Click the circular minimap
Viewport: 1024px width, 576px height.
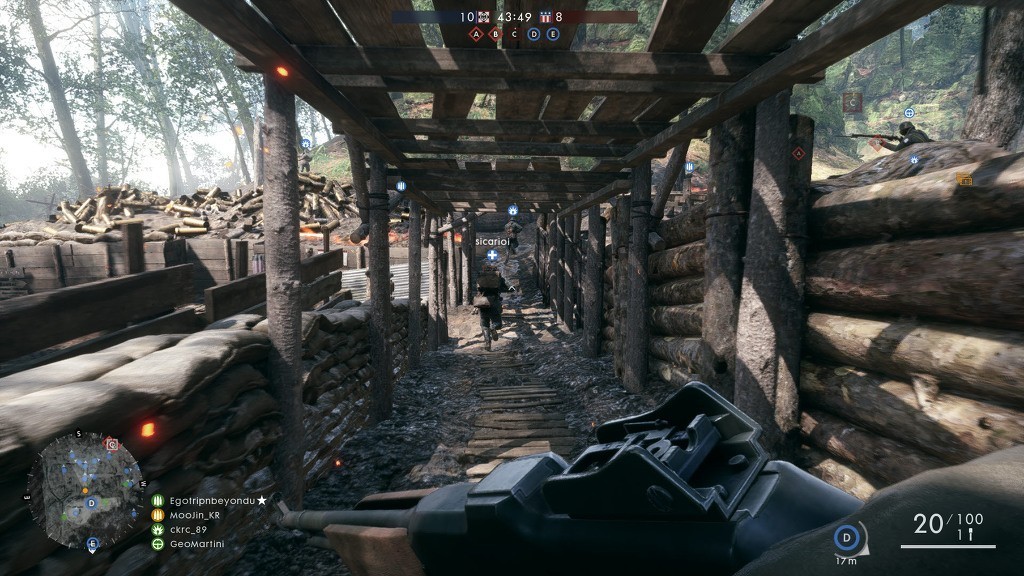click(85, 489)
